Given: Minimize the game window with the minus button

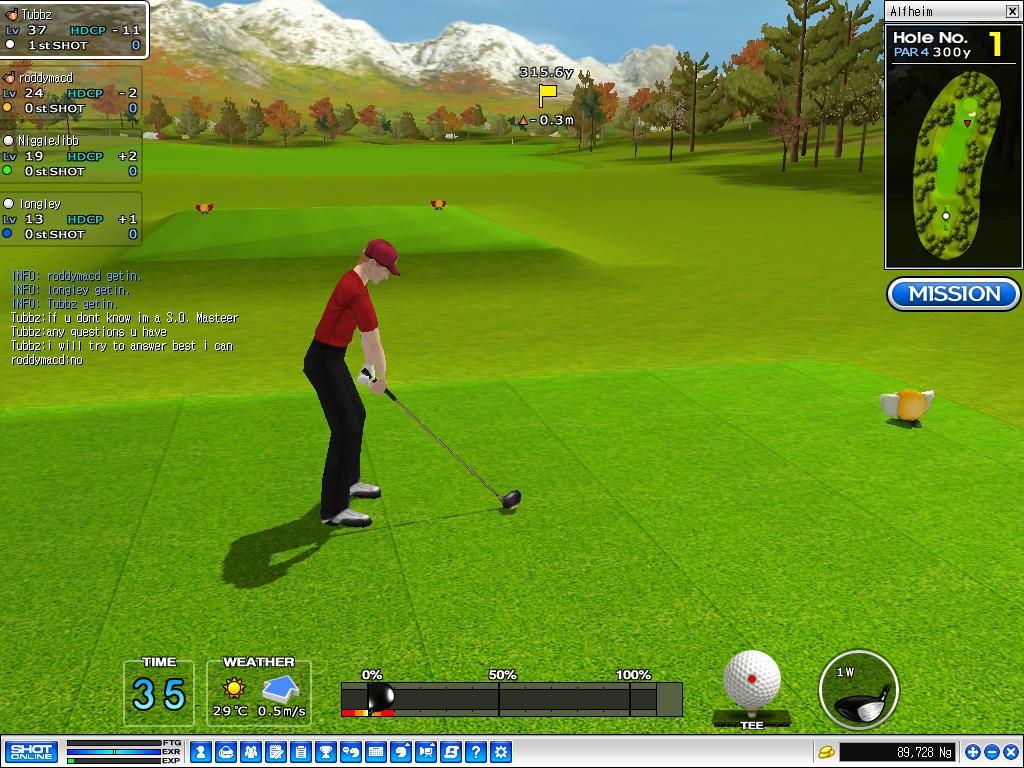Looking at the screenshot, I should [x=991, y=752].
